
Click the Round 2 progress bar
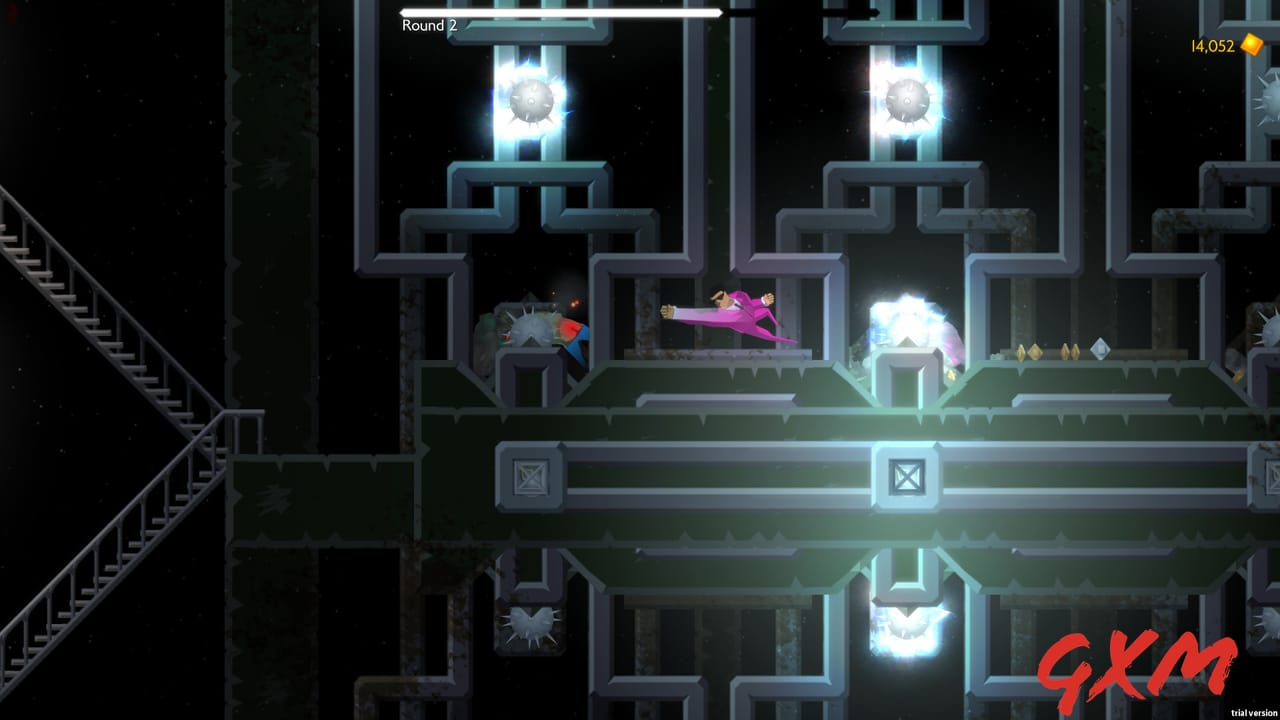pos(560,13)
